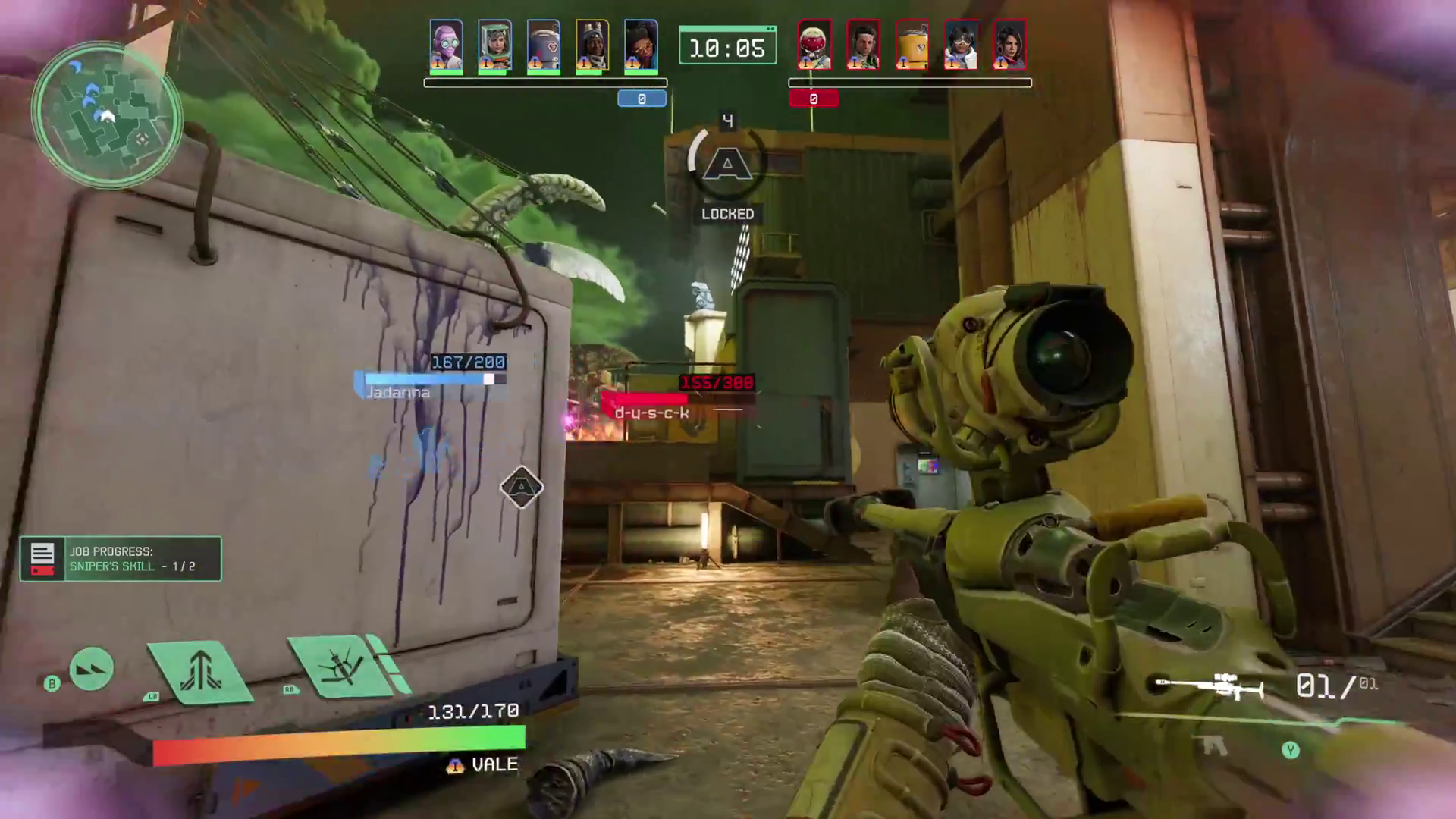Select the yellow robot enemy portrait
Image resolution: width=1456 pixels, height=819 pixels.
[912, 45]
